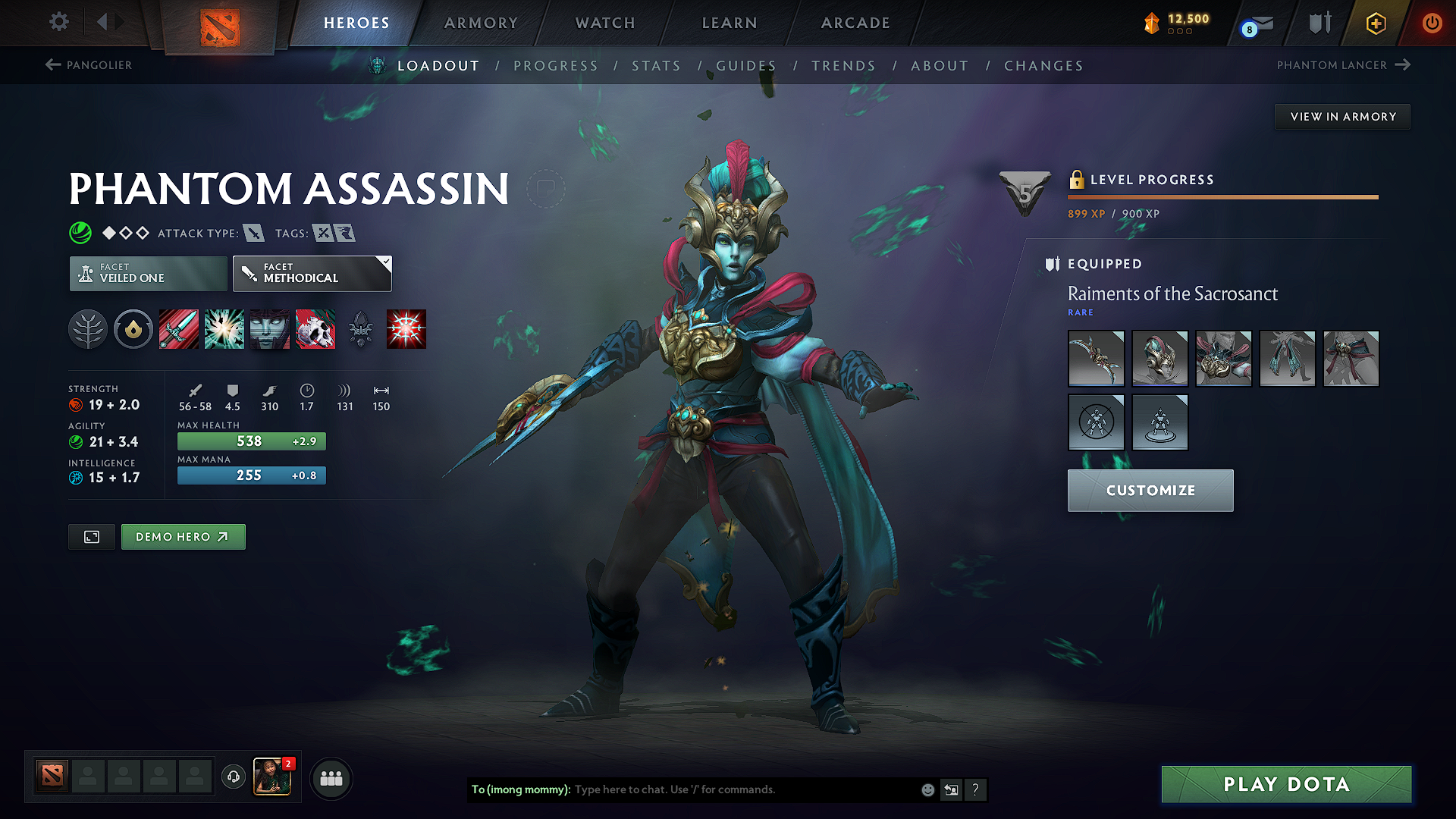Choose the Methodical facet

tap(312, 274)
